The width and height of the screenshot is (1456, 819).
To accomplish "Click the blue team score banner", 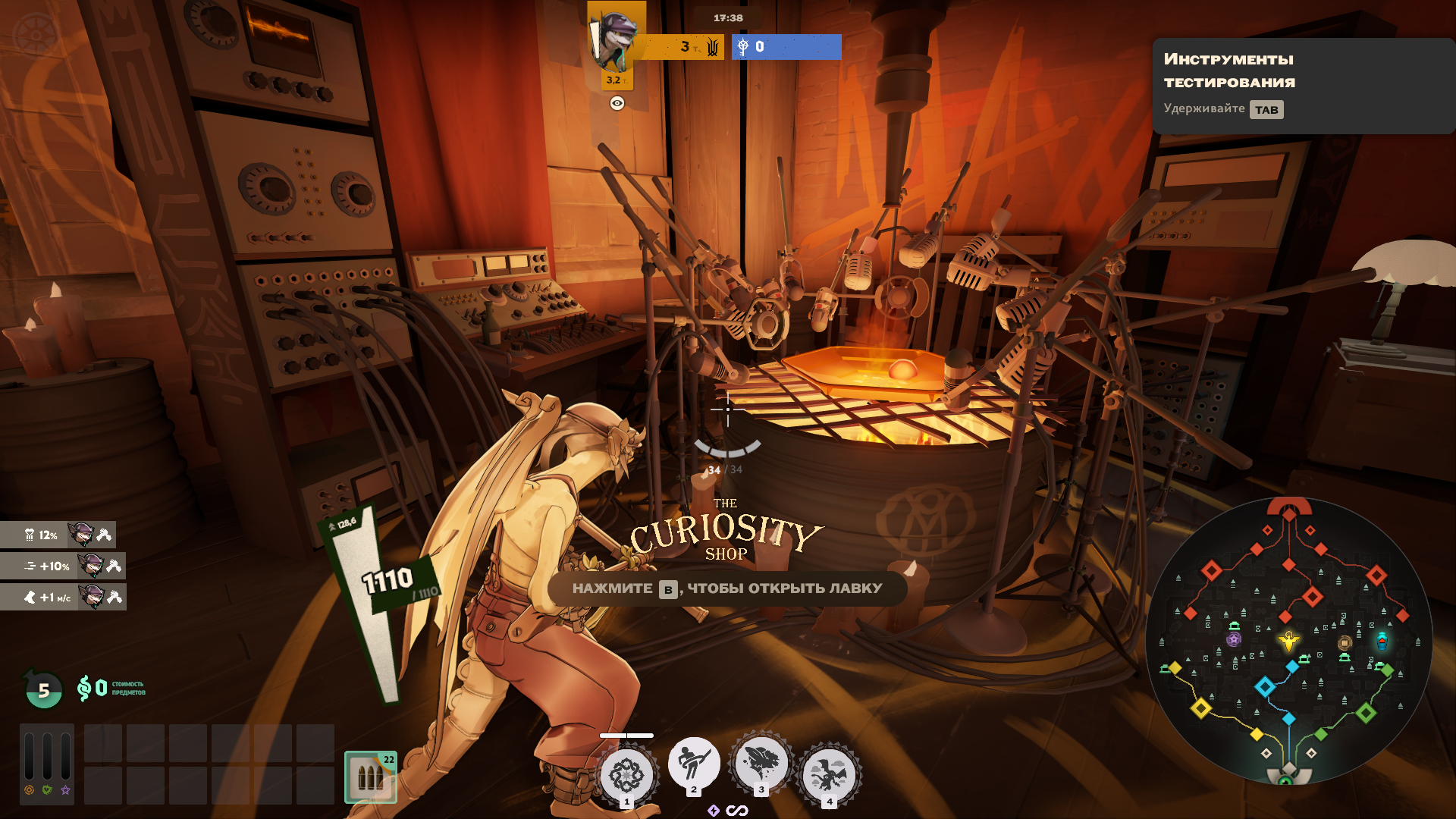I will point(786,47).
